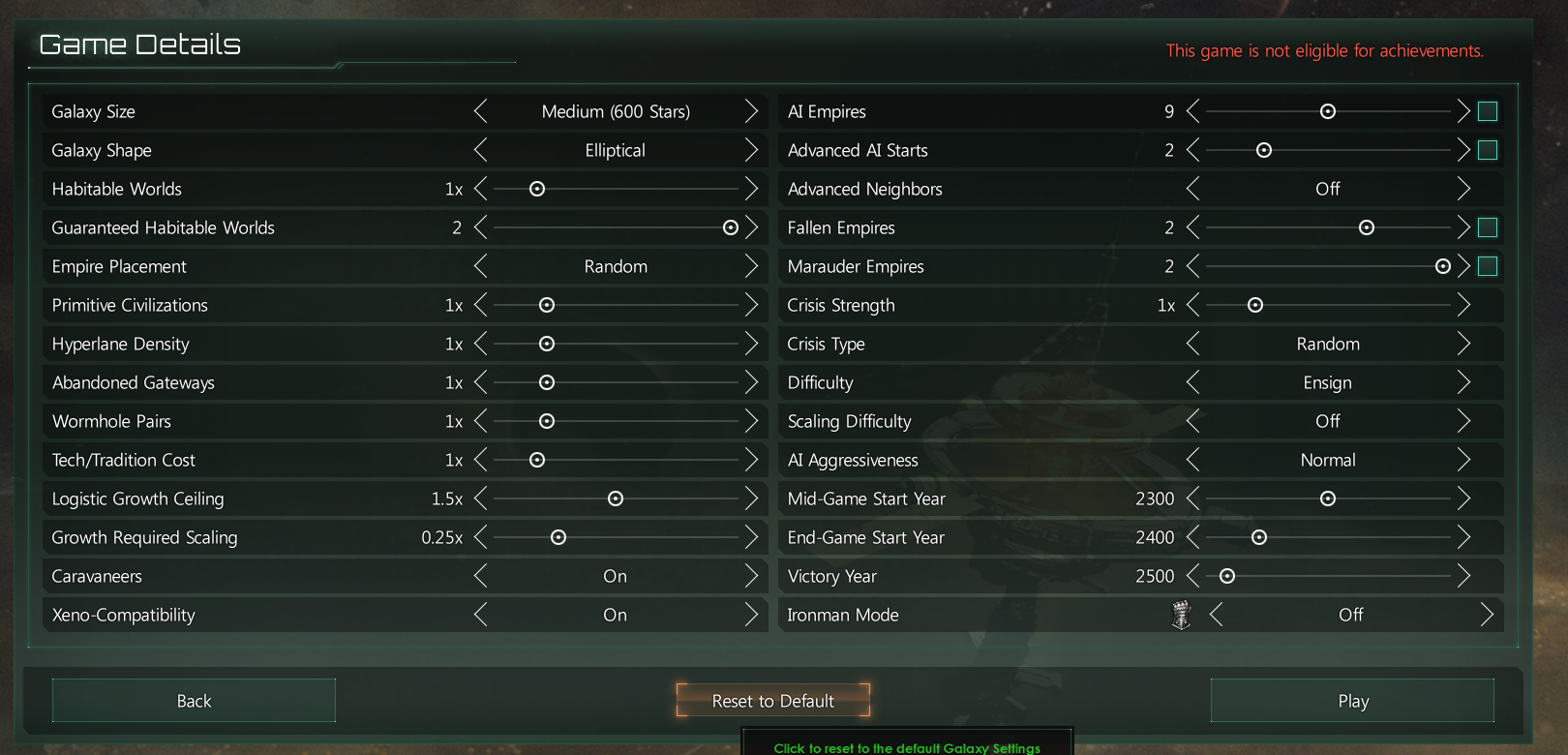Click the Play button
The height and width of the screenshot is (755, 1568).
coord(1352,700)
